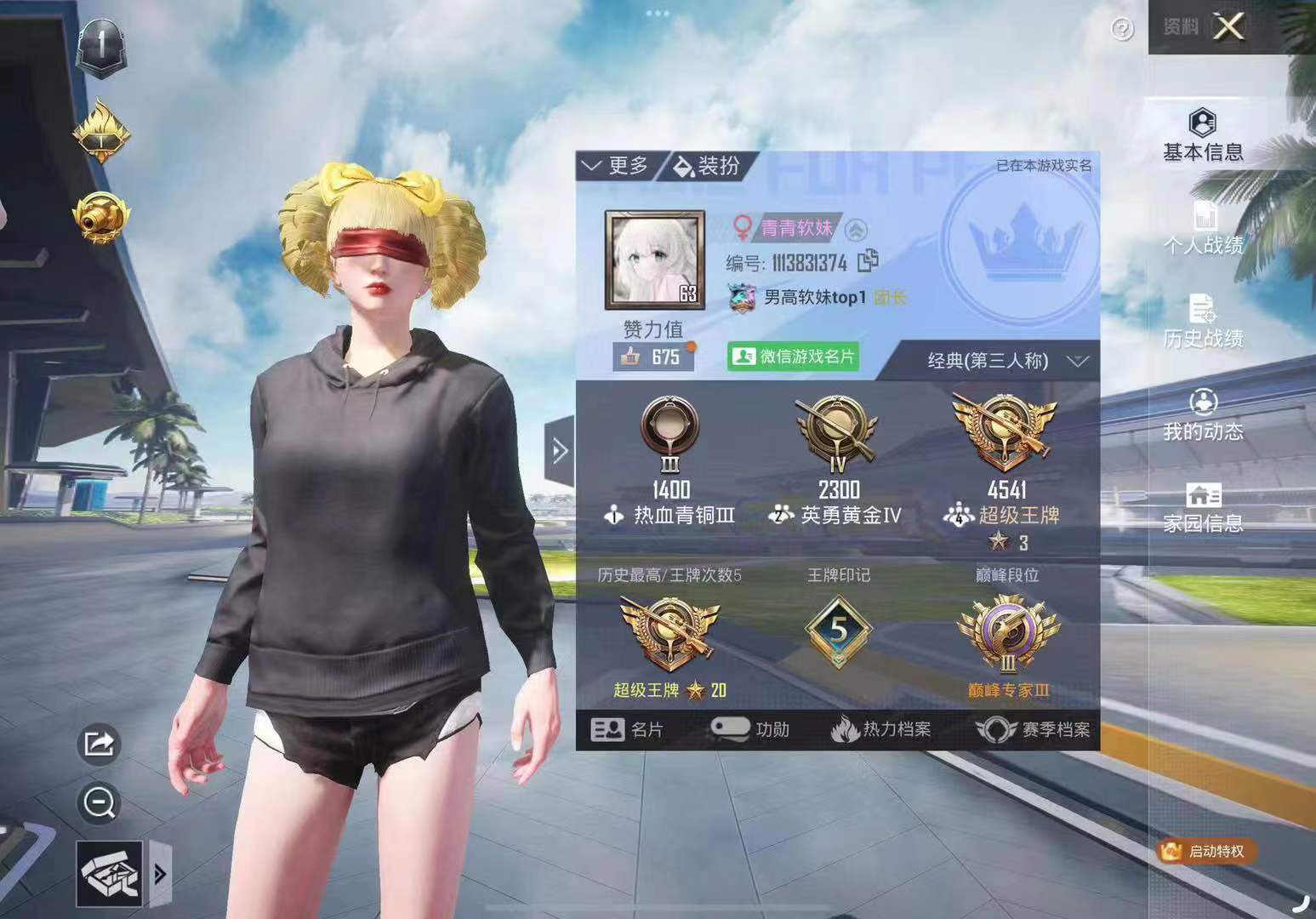Expand the 更多 dropdown
Viewport: 1316px width, 919px height.
(x=616, y=166)
